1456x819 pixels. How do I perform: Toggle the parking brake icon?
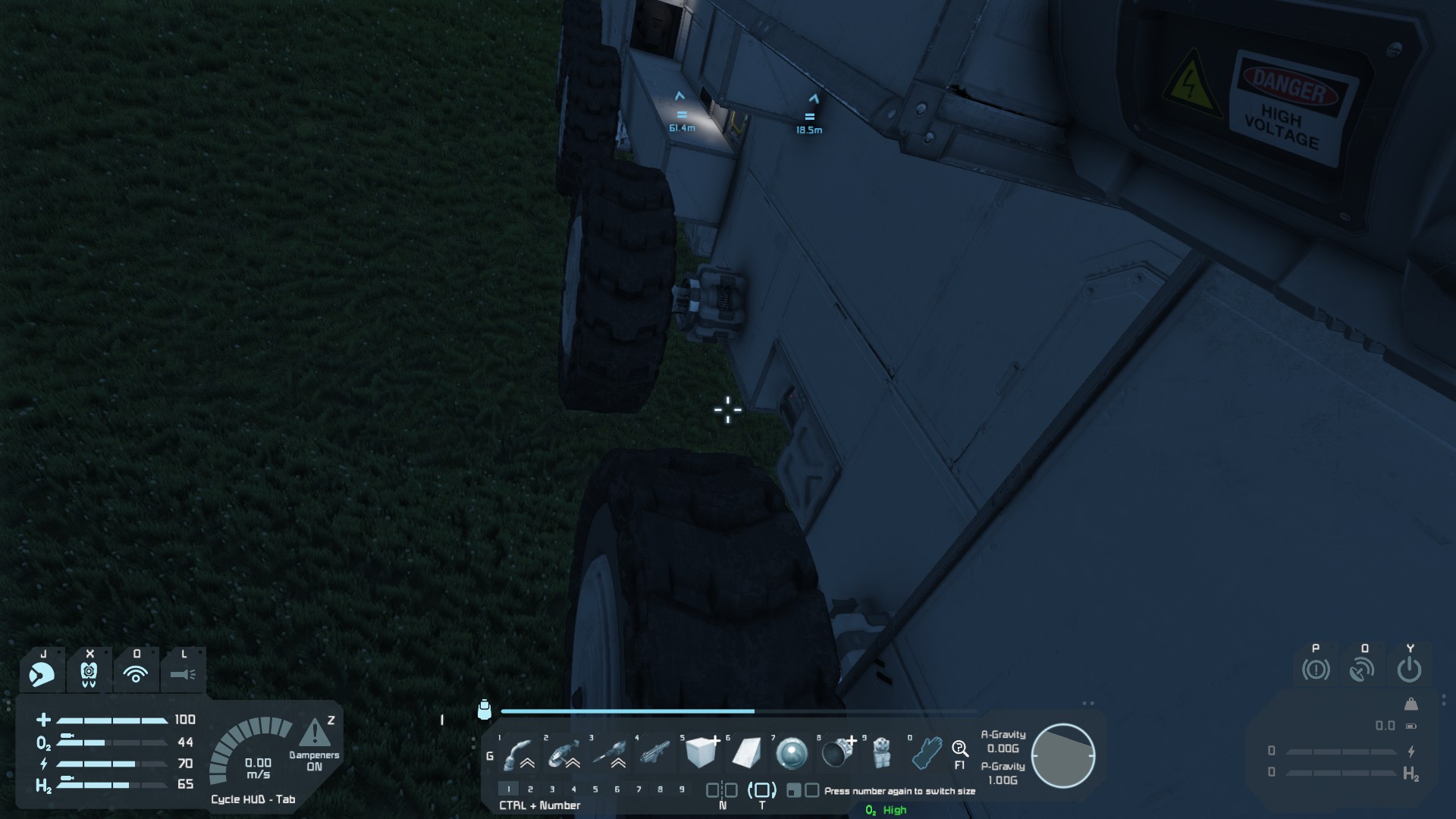point(1316,670)
